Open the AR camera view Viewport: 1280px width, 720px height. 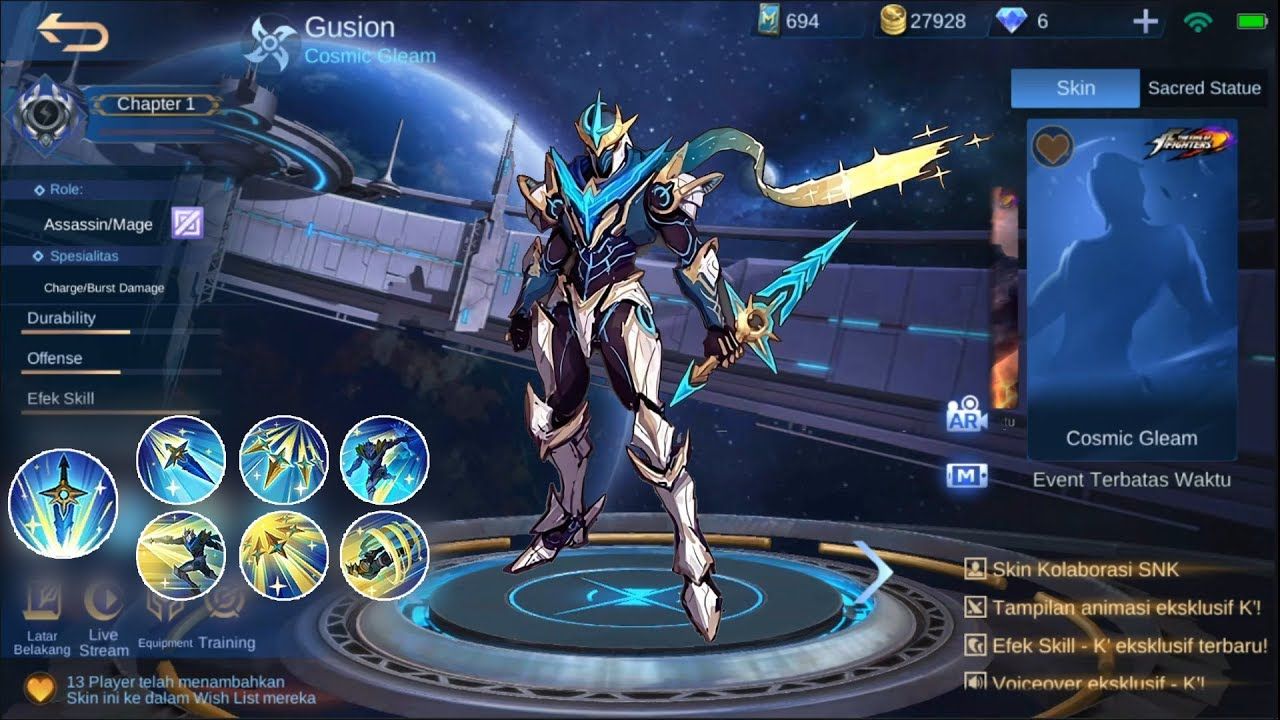click(x=966, y=416)
